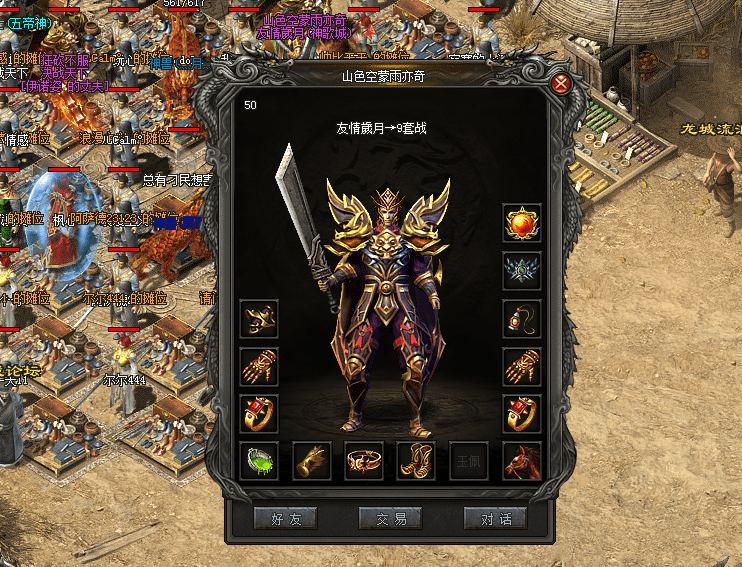
Task: Close the player equipment window
Action: pyautogui.click(x=562, y=83)
